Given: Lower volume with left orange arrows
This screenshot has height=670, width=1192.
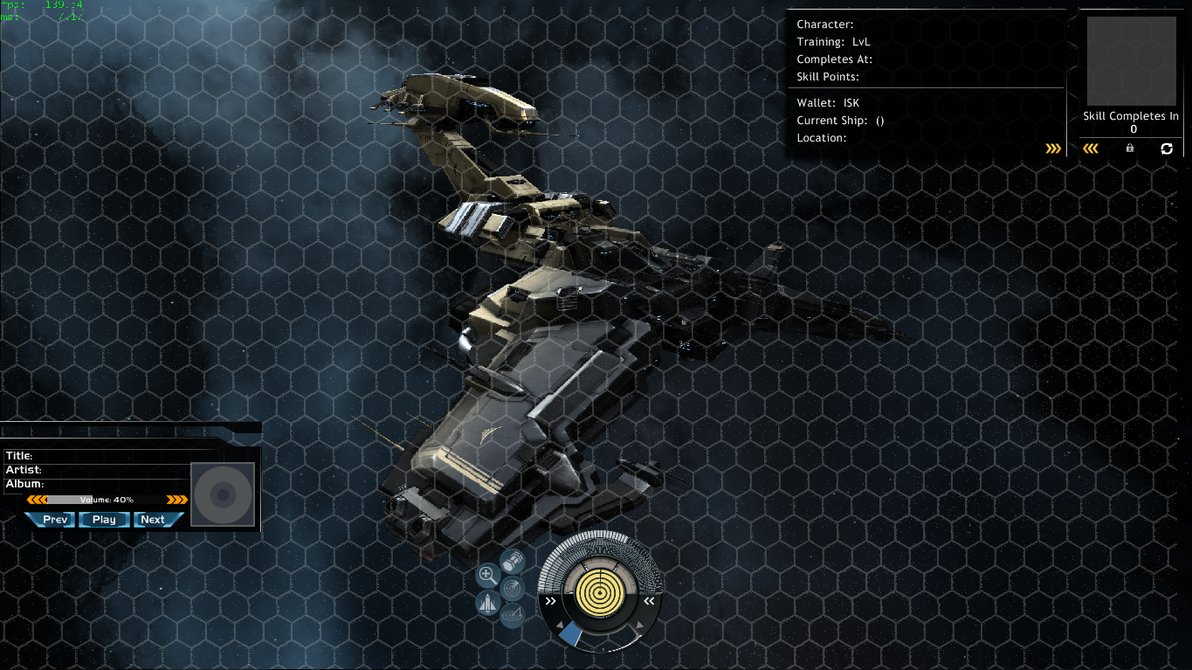Looking at the screenshot, I should (x=36, y=499).
